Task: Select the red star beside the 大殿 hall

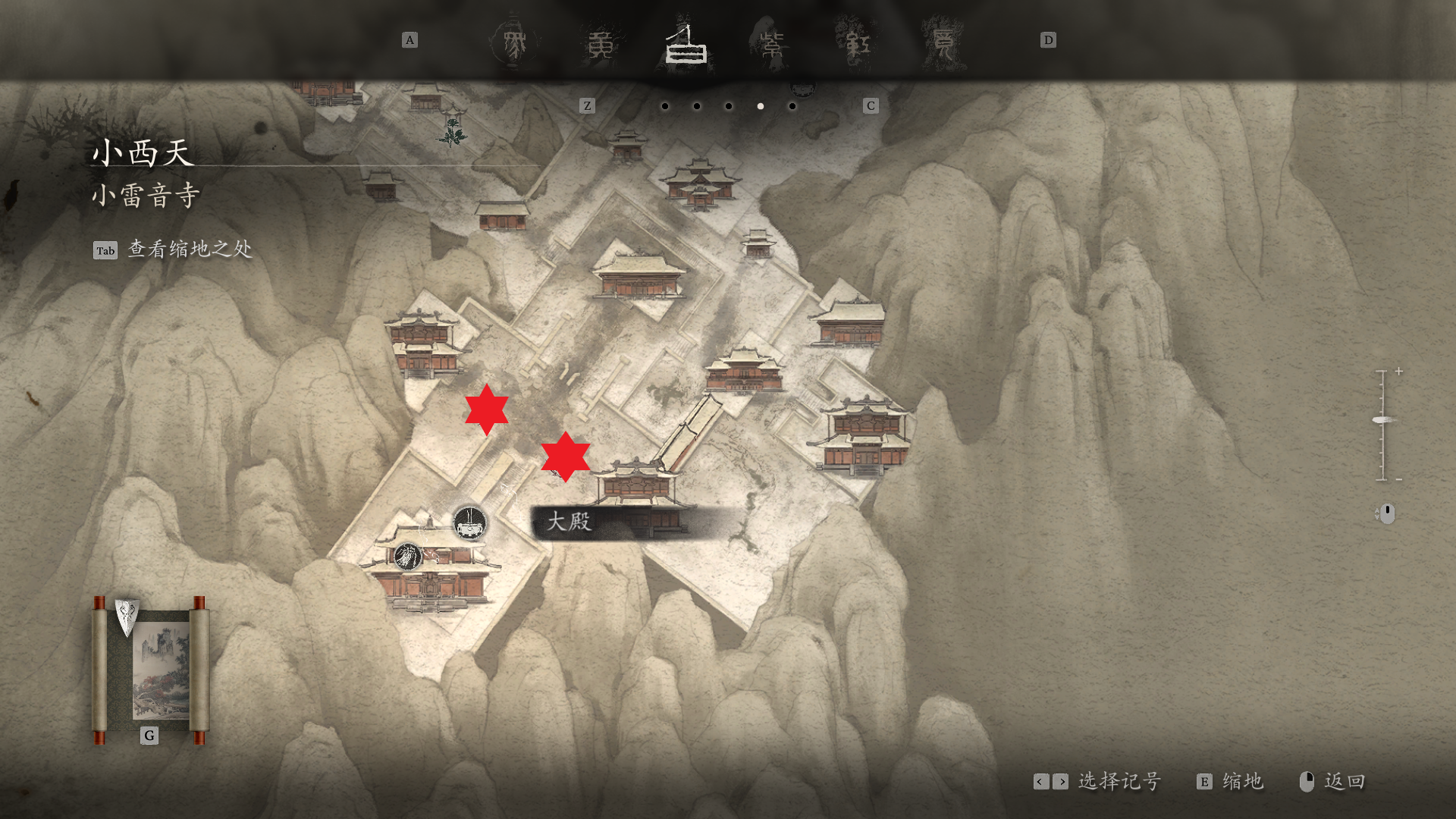Action: 565,457
